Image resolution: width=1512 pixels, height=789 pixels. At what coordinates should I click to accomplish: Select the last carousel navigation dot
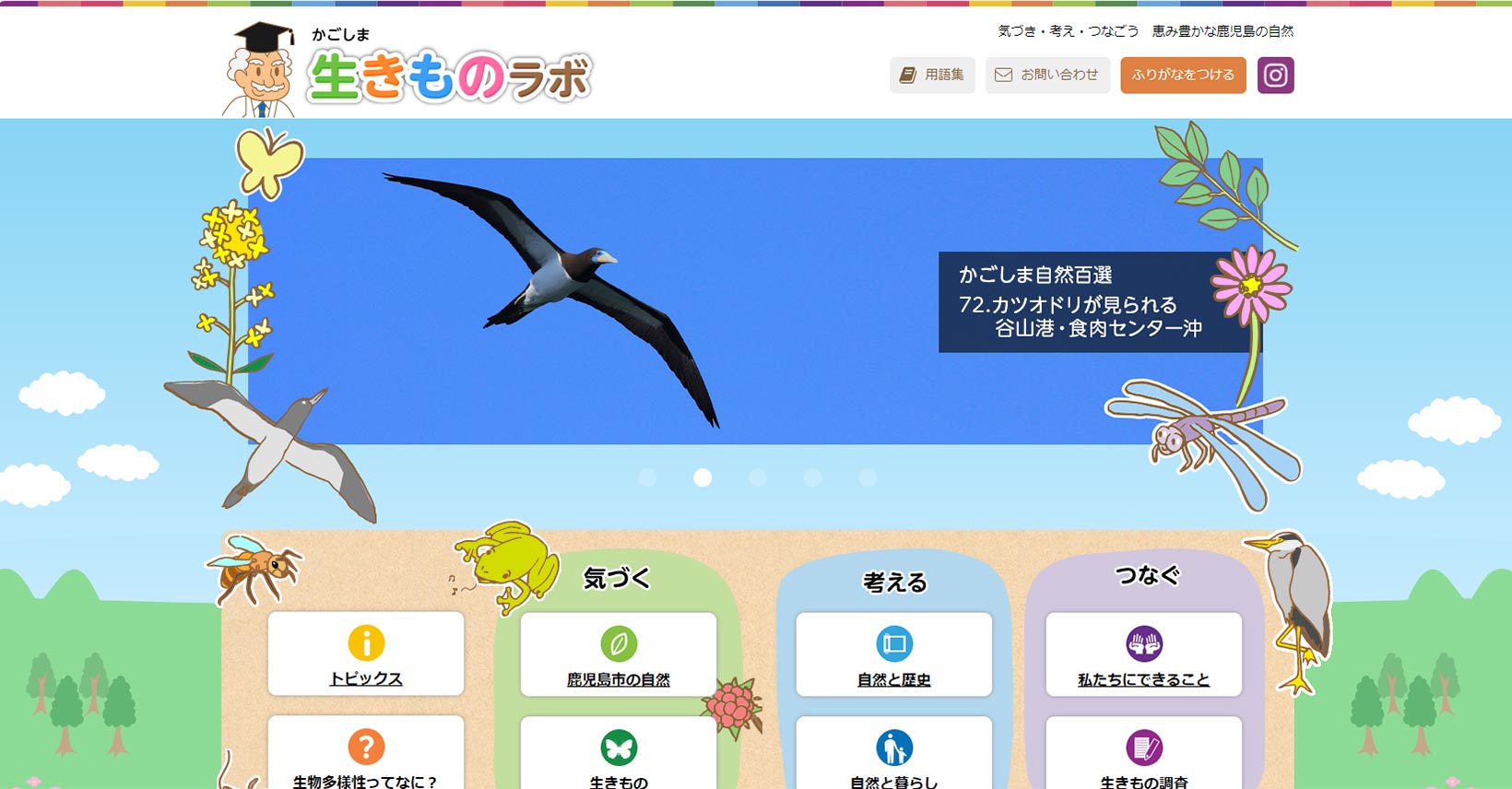coord(868,477)
